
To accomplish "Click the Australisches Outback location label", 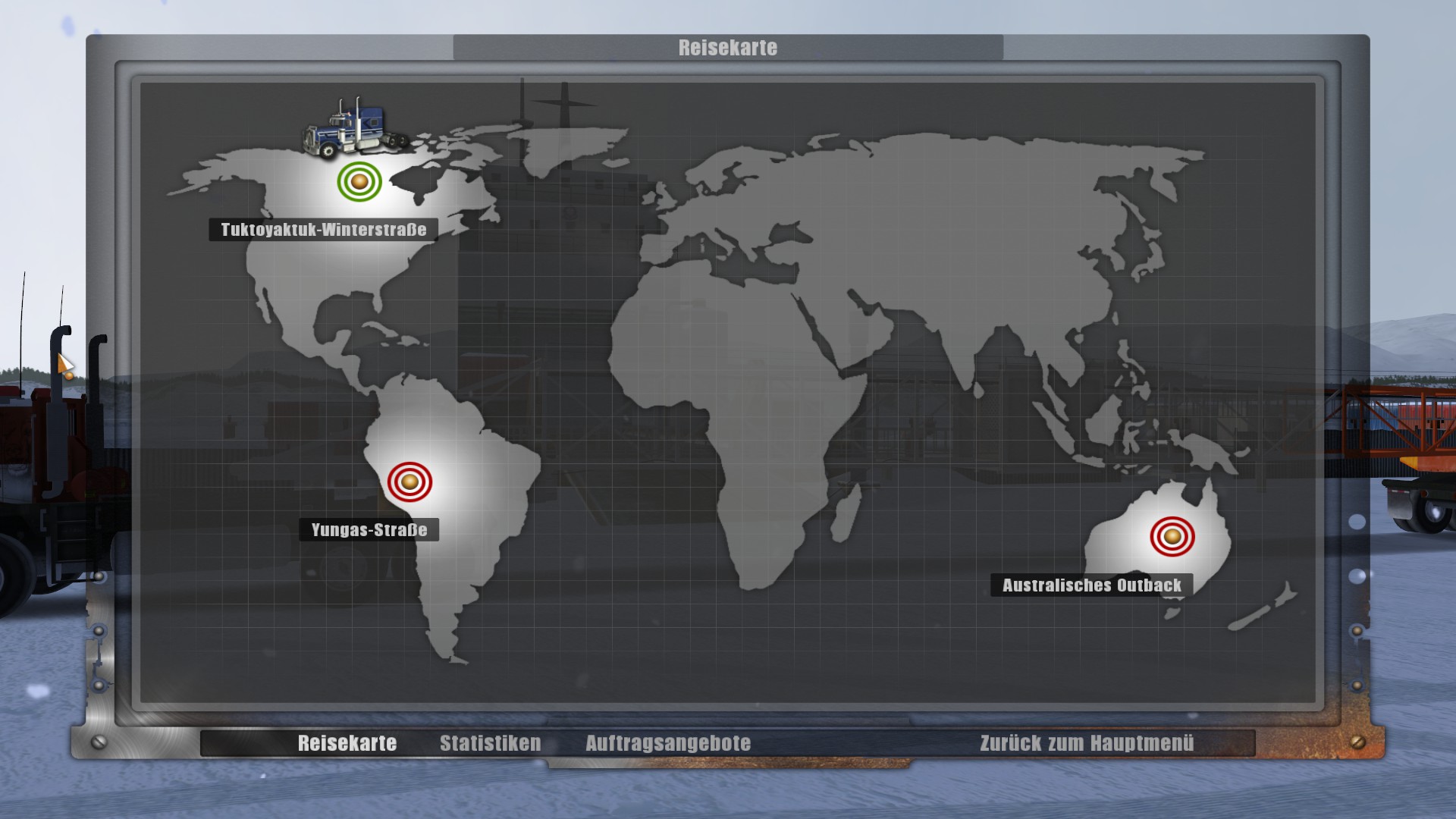I will [x=1091, y=585].
